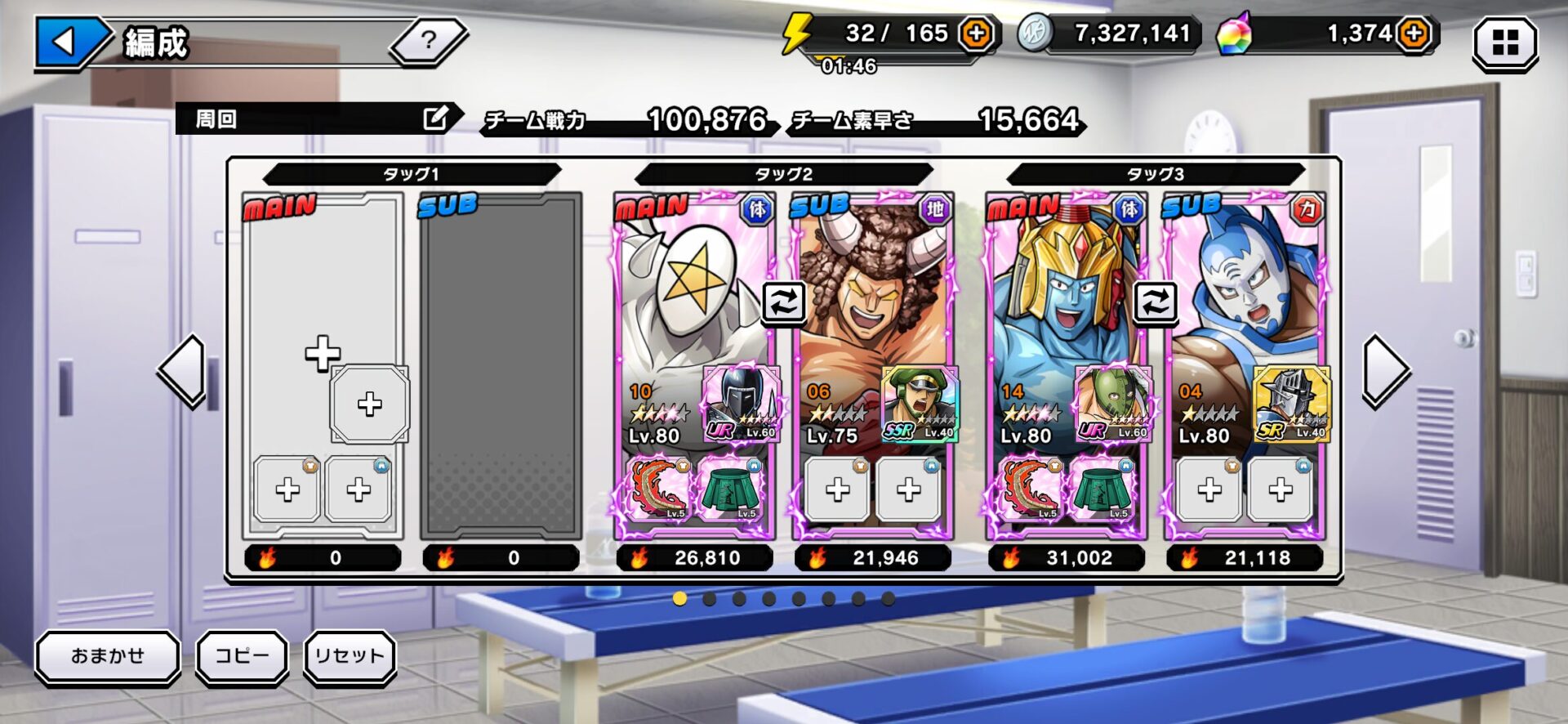This screenshot has width=1568, height=724.
Task: Tap the おまかせ auto-formation button
Action: point(107,656)
